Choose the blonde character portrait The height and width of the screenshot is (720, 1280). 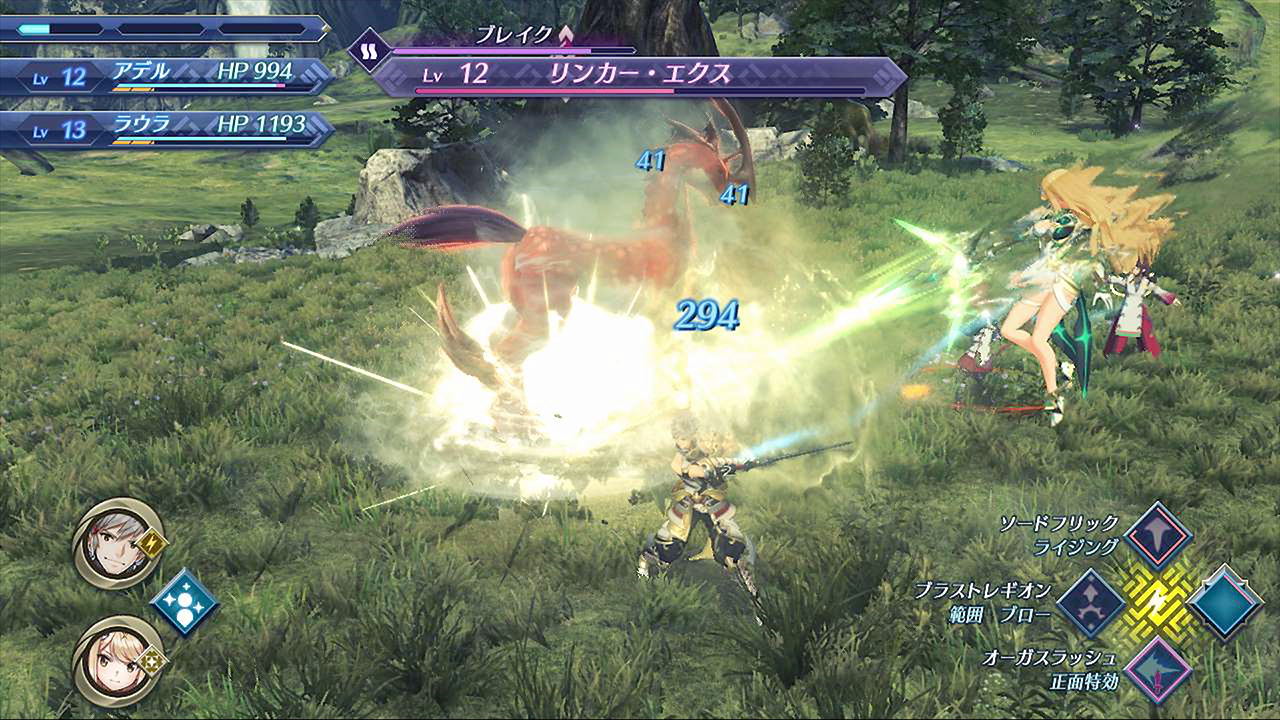point(118,659)
